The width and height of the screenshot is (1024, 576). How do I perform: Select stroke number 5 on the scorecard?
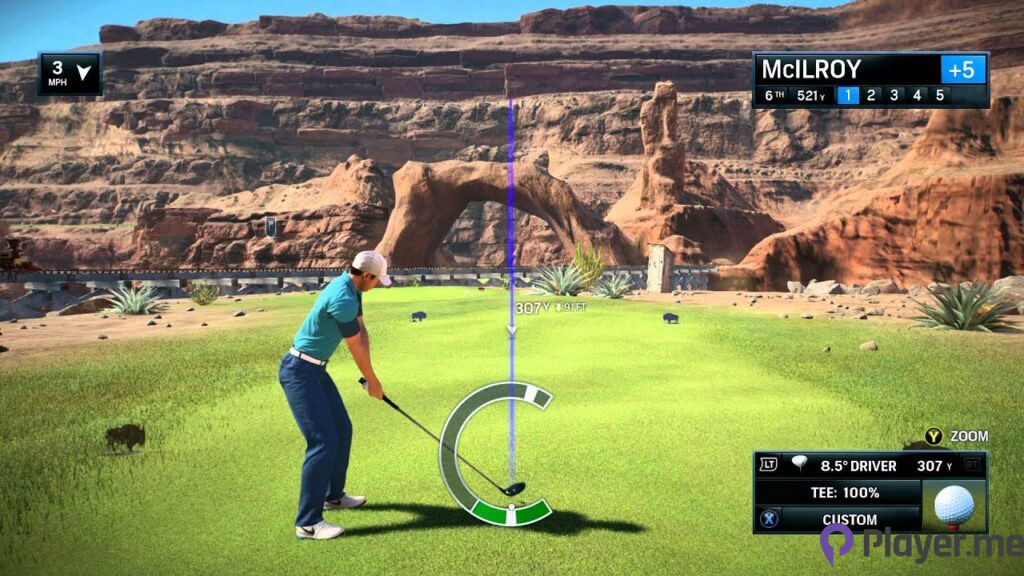[940, 96]
